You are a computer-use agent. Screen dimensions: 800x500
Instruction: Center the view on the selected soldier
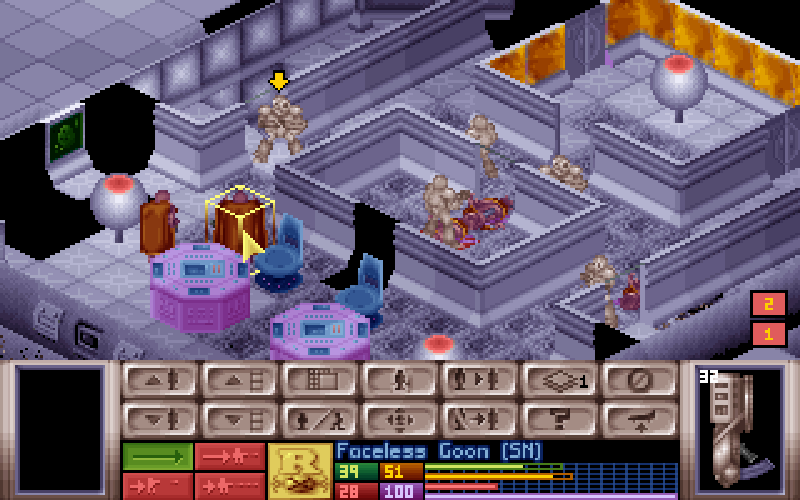[400, 418]
